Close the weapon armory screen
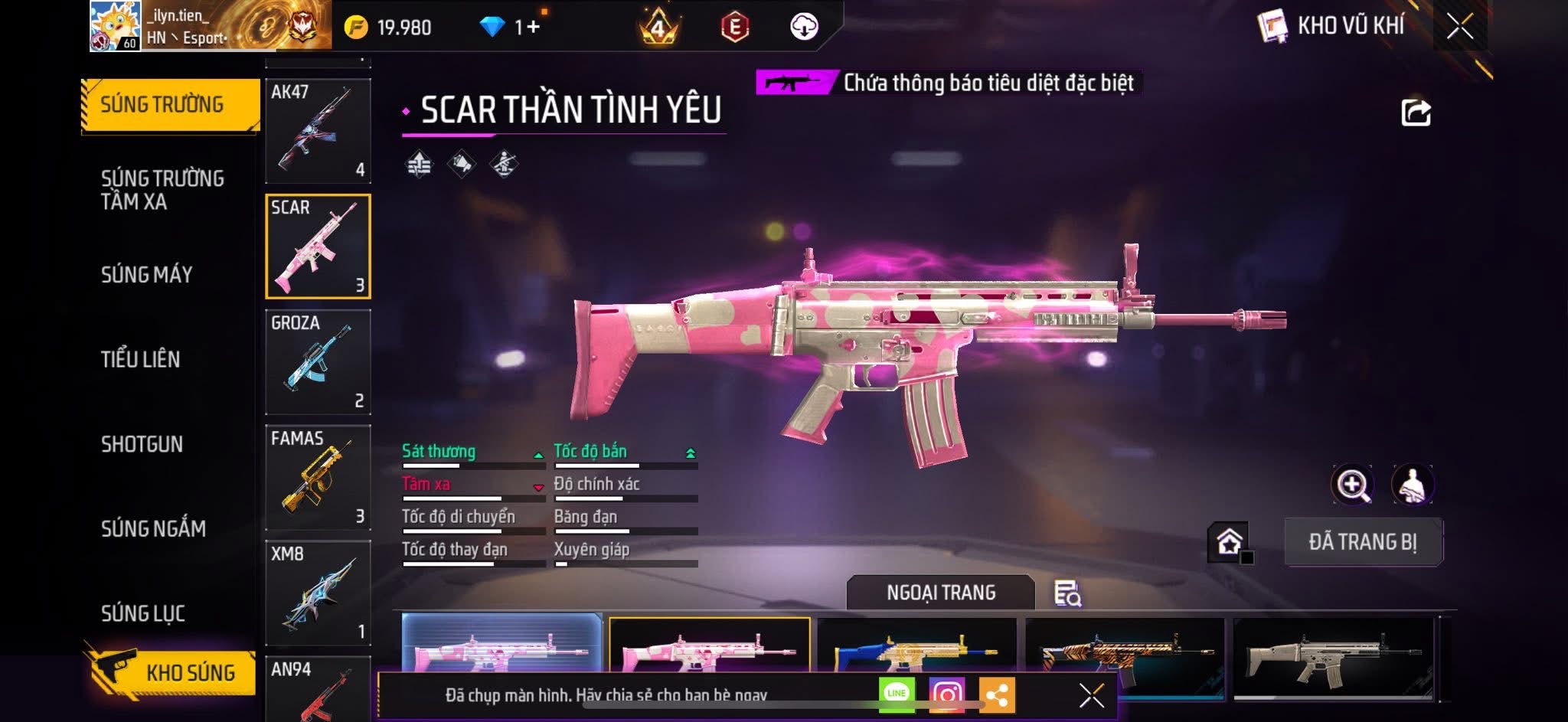 (1460, 28)
